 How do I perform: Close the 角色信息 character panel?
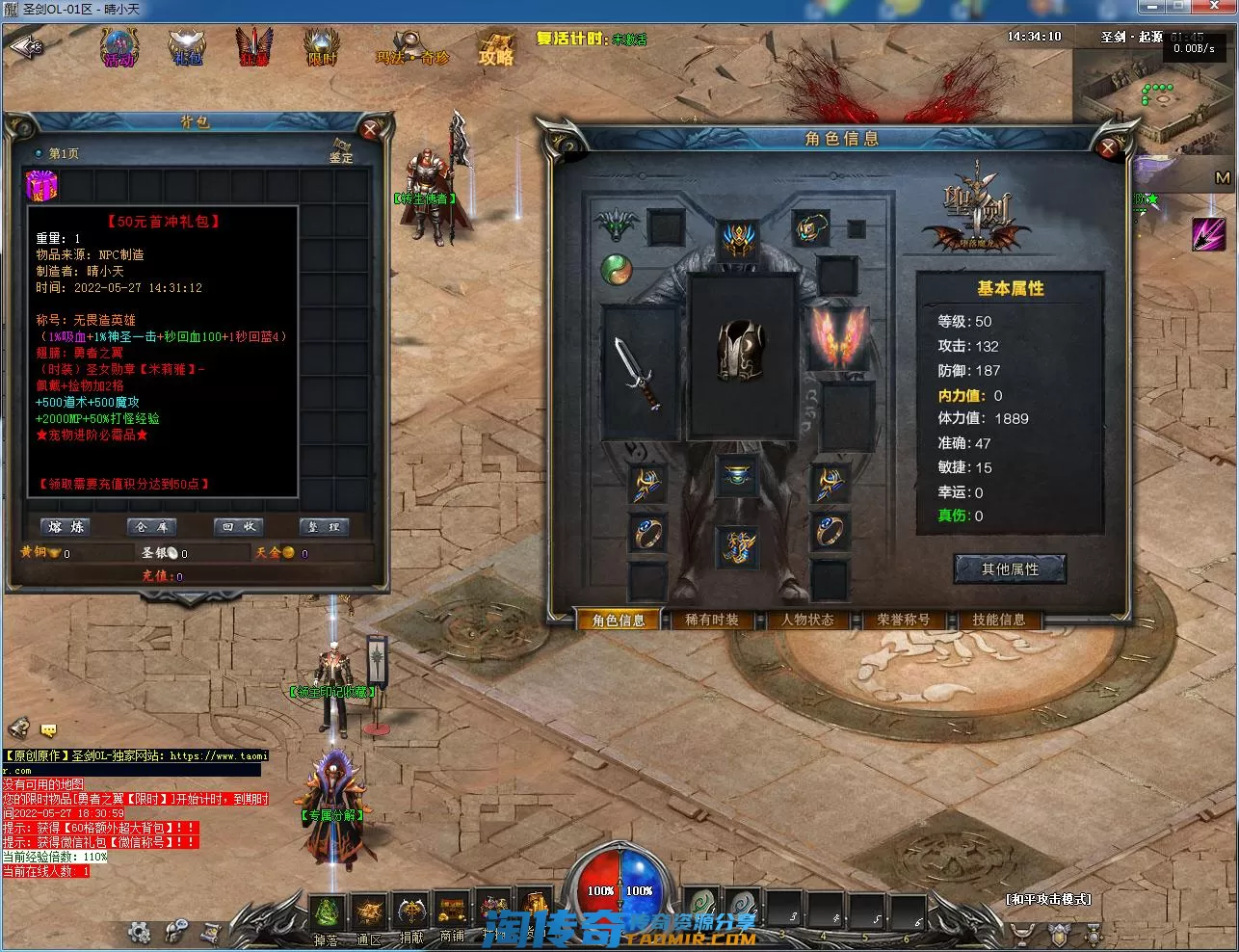[1108, 146]
